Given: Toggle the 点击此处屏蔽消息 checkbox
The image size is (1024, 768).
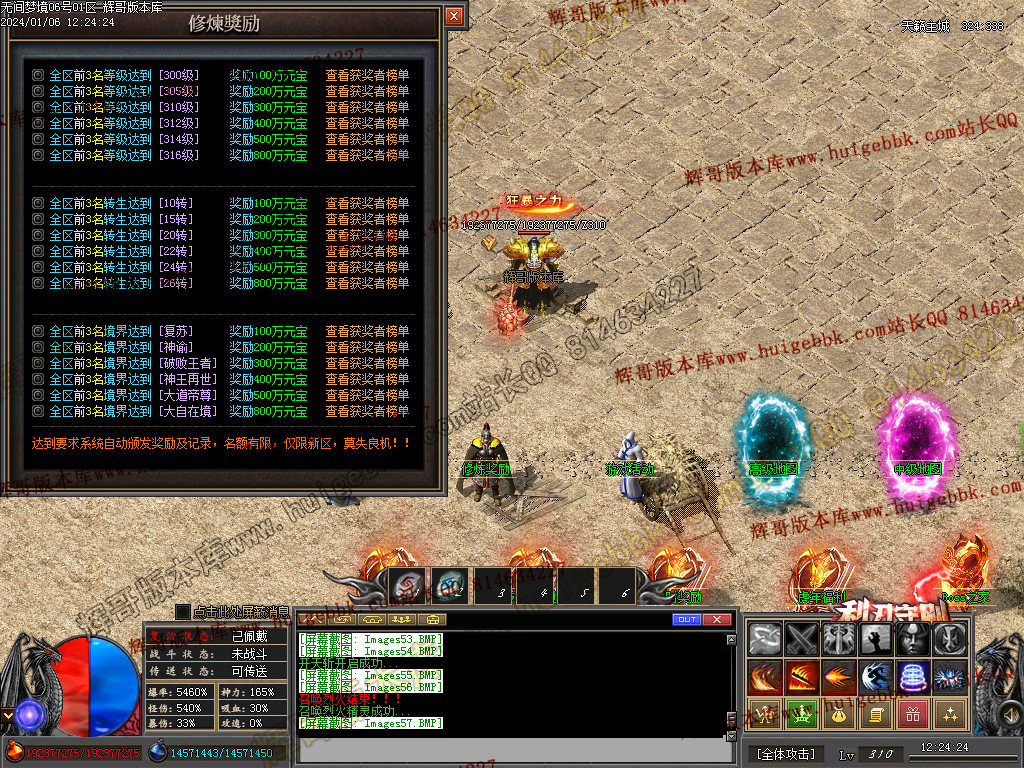Looking at the screenshot, I should (x=182, y=611).
